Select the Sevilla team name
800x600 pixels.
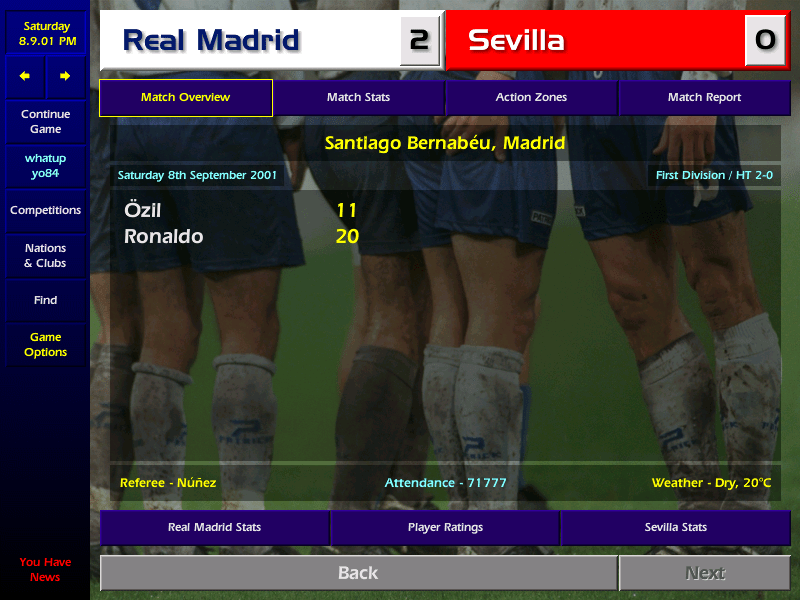tap(516, 41)
